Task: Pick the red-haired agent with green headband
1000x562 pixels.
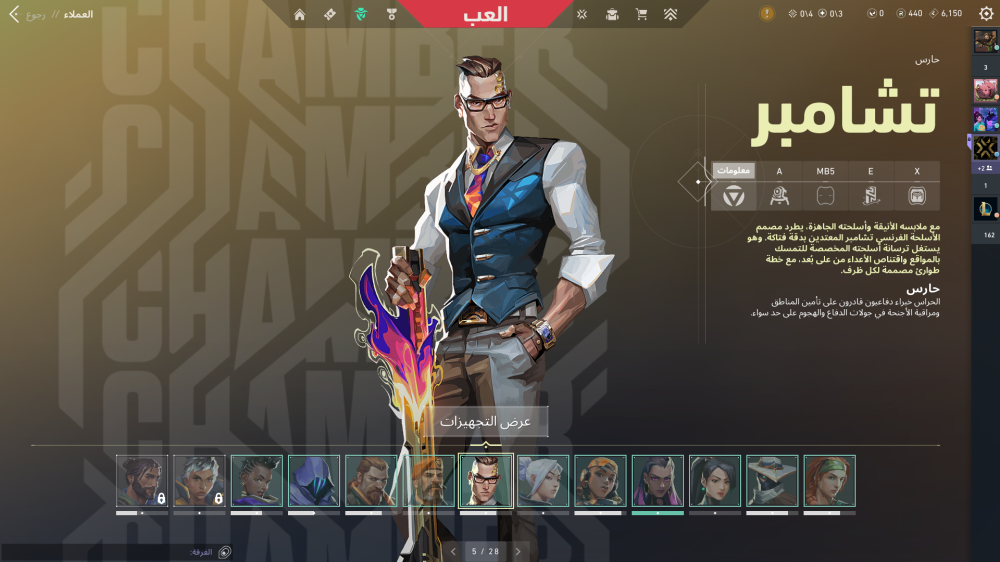Action: (x=830, y=481)
